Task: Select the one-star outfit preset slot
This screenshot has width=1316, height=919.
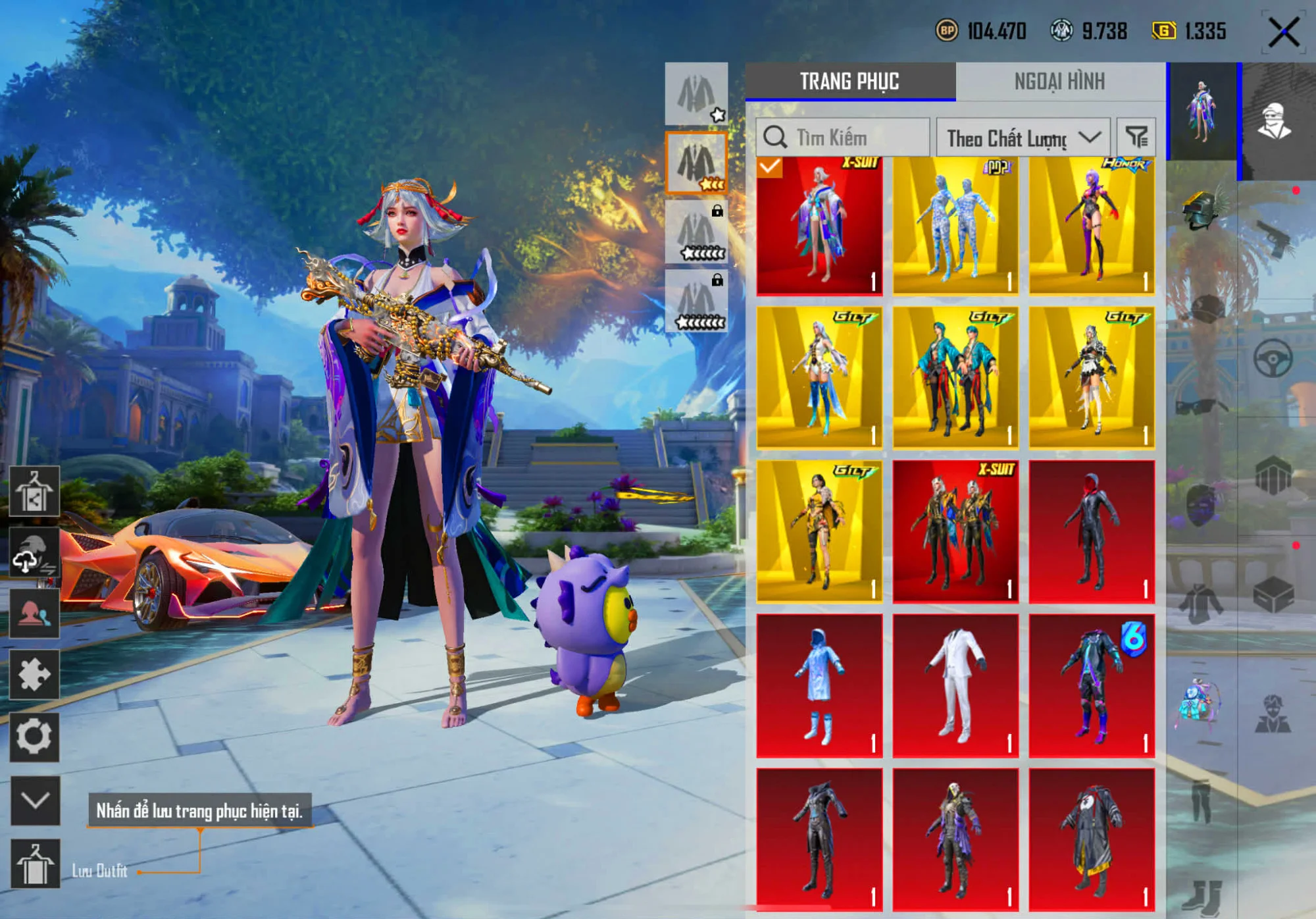Action: 696,94
